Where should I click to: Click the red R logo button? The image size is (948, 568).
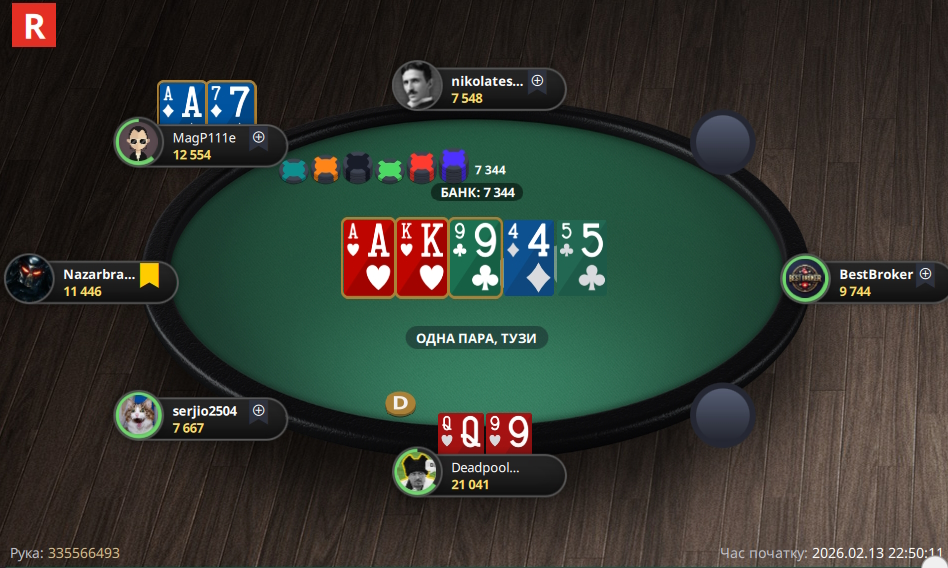pyautogui.click(x=34, y=25)
